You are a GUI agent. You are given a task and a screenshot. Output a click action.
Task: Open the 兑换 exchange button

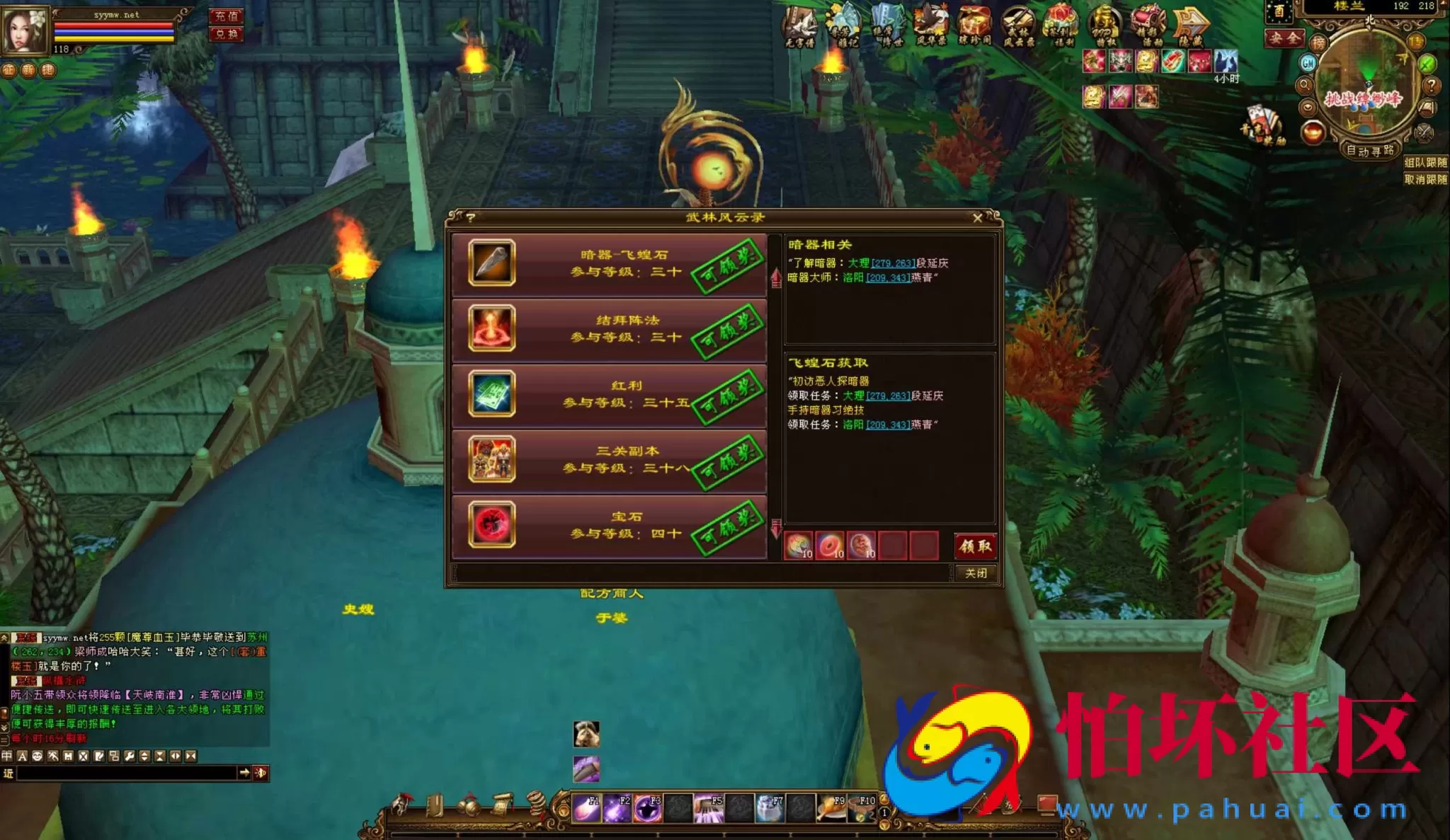pyautogui.click(x=227, y=34)
